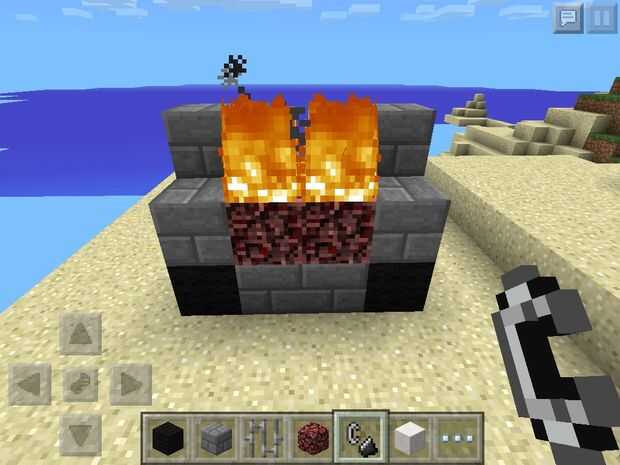This screenshot has height=465, width=620.
Task: Tap the center jump button on the D-pad
Action: click(x=80, y=383)
